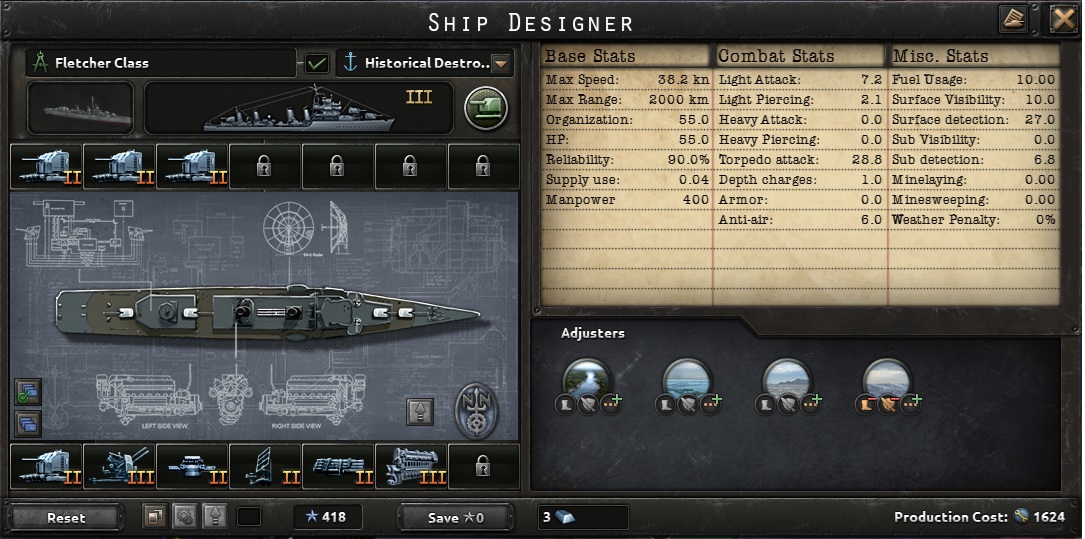
Task: Choose the ship model thumbnail under the name
Action: point(80,108)
